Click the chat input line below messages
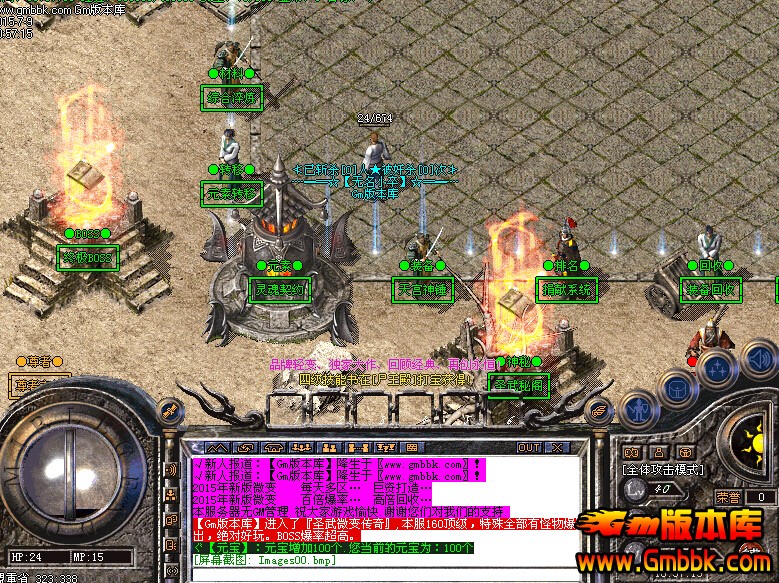This screenshot has width=779, height=583. coord(380,573)
